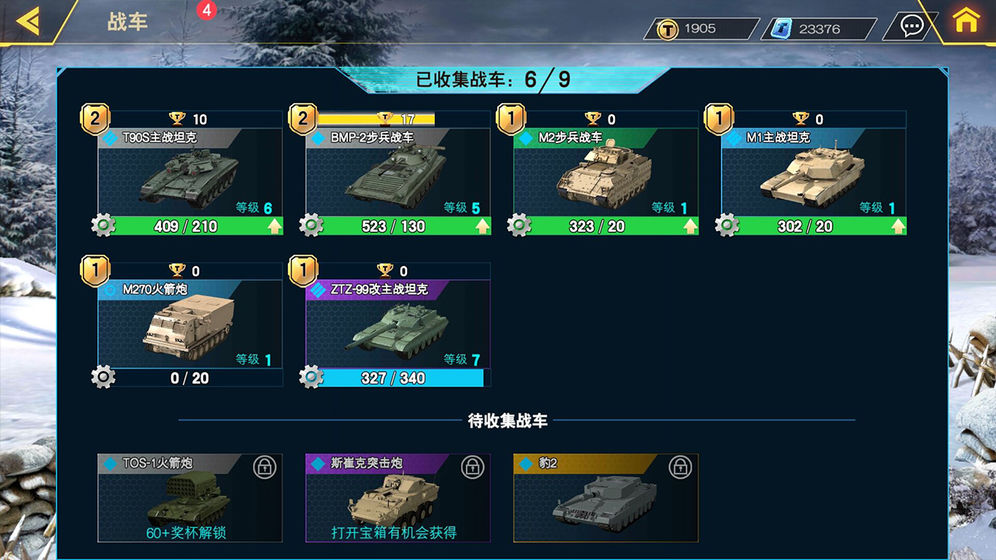
Task: Upgrade BMP-2 using its green arrow
Action: [x=481, y=226]
